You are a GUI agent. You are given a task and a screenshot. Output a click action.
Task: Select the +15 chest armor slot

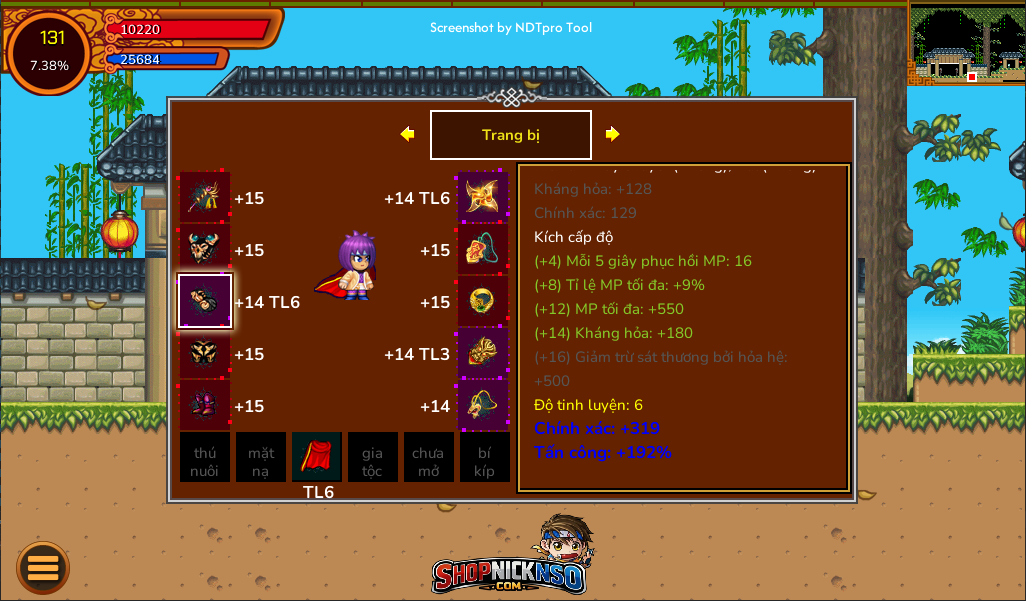tap(205, 249)
